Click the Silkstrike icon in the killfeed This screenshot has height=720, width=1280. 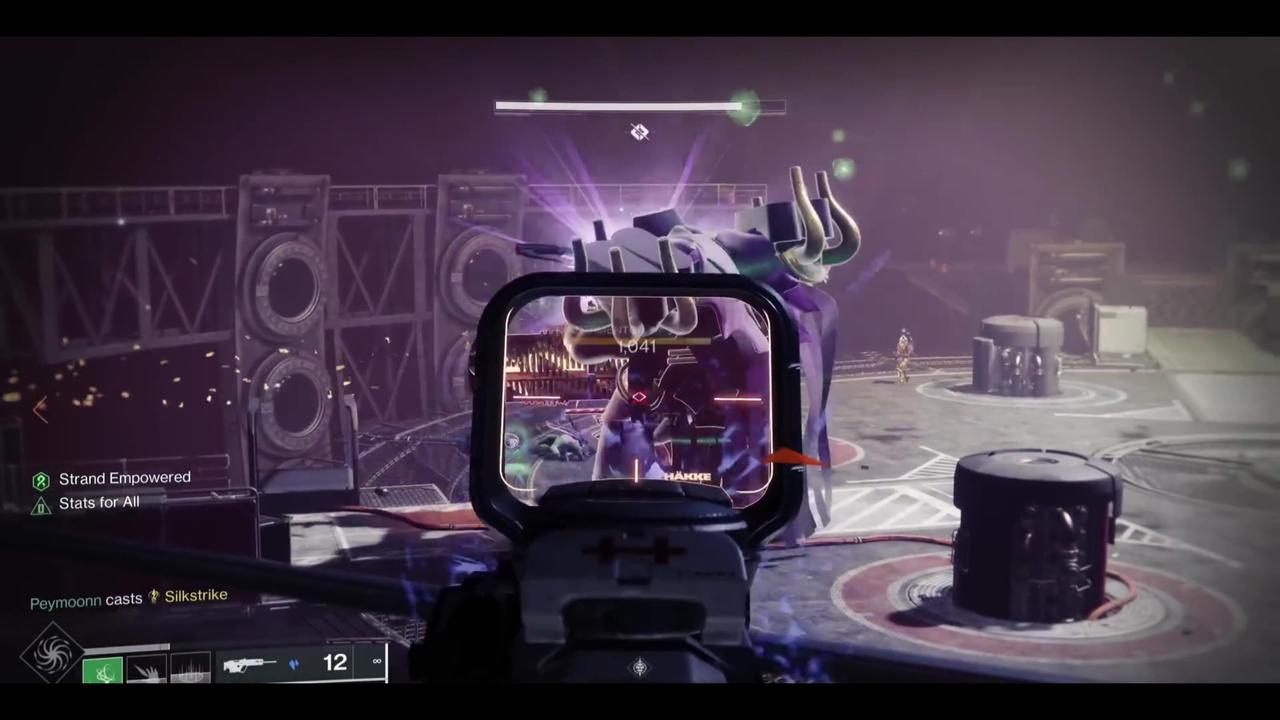pos(153,595)
